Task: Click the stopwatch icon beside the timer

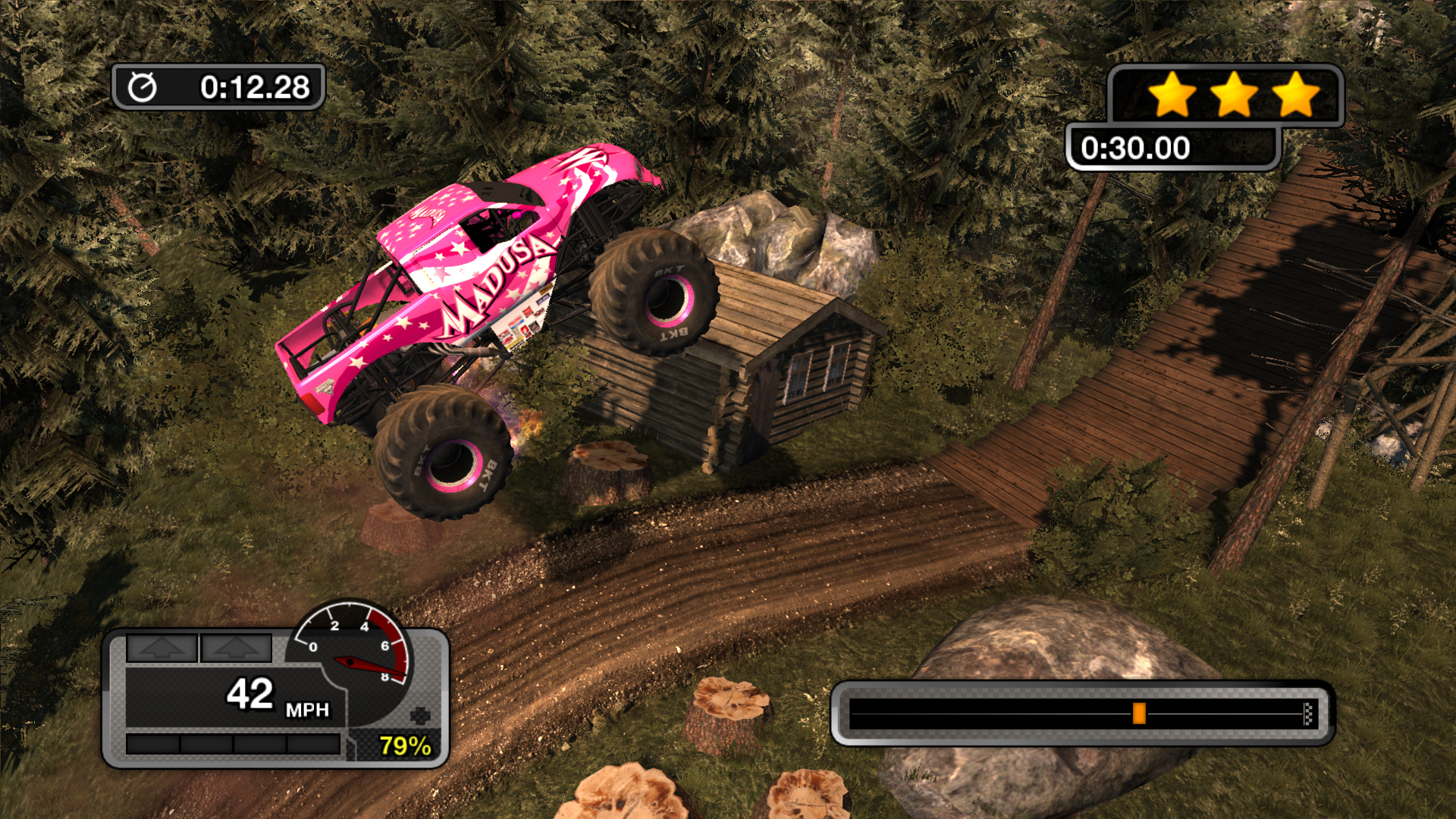Action: 142,87
